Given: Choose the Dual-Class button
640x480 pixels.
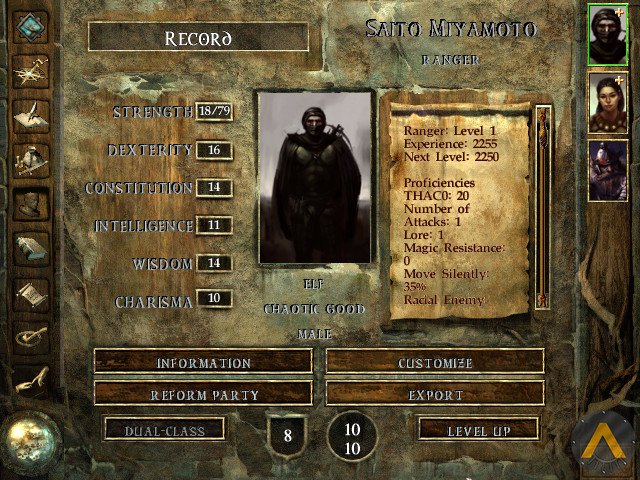Looking at the screenshot, I should (165, 430).
